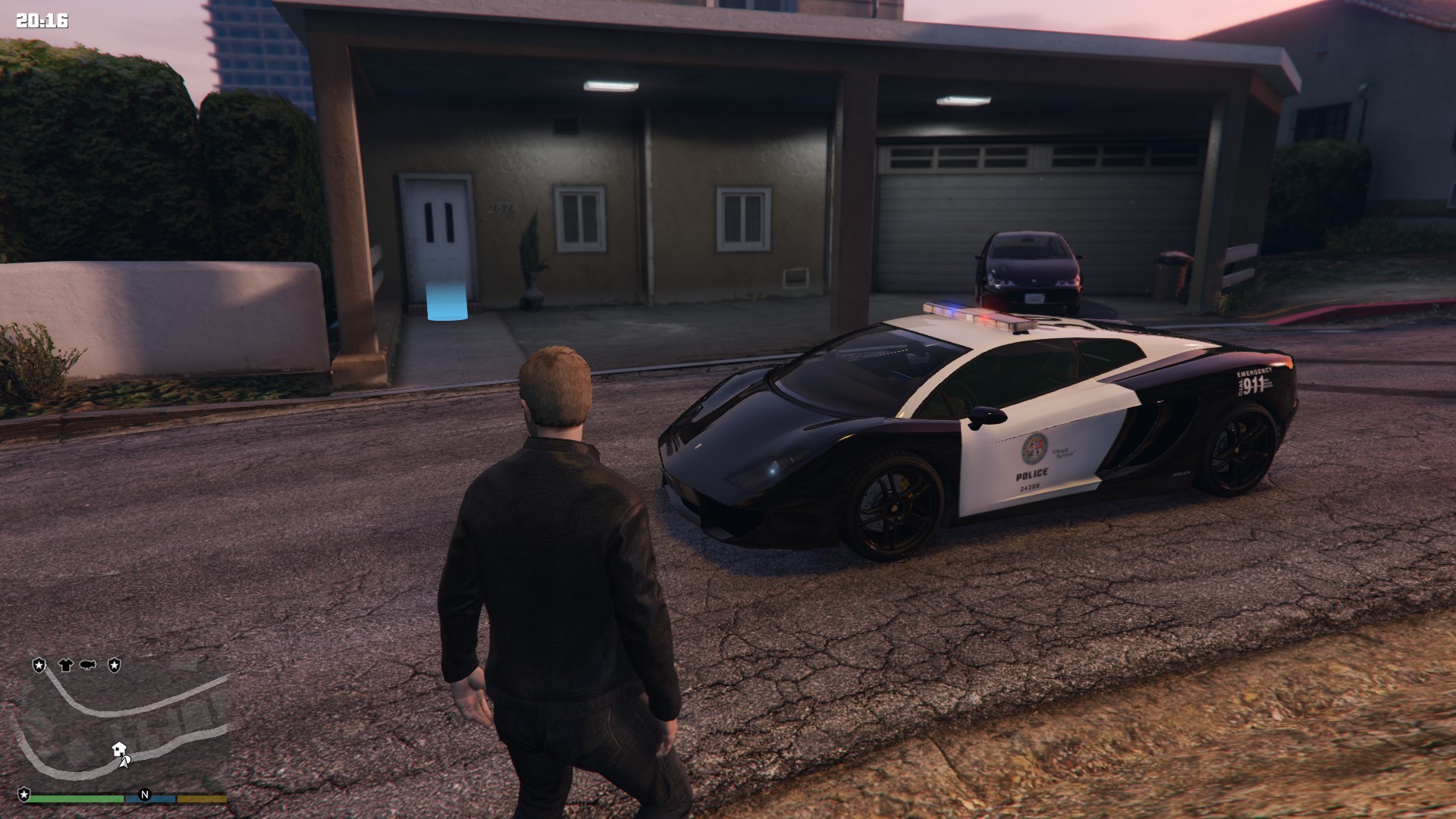Click the north compass indicator

(x=145, y=795)
